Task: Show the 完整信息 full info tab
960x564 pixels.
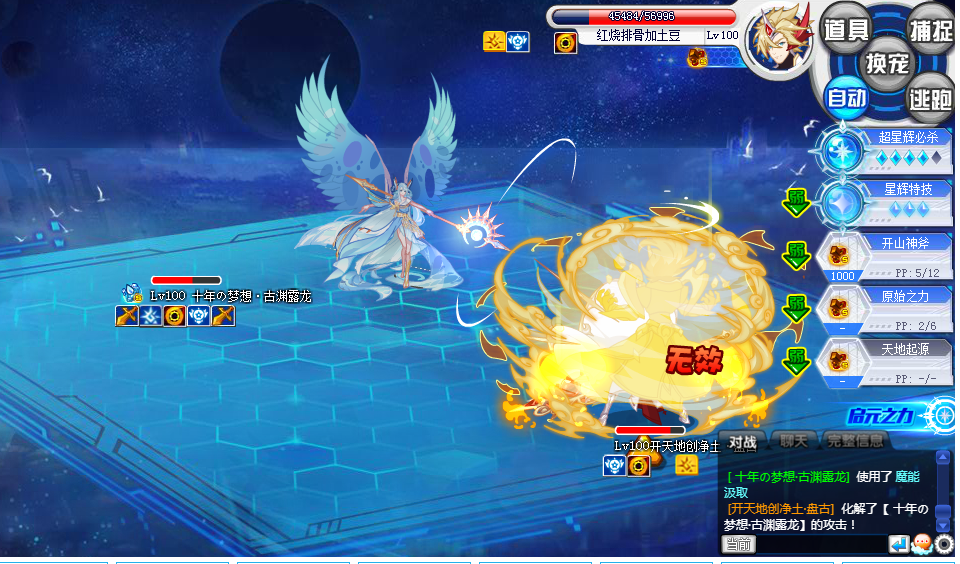Action: click(x=855, y=441)
